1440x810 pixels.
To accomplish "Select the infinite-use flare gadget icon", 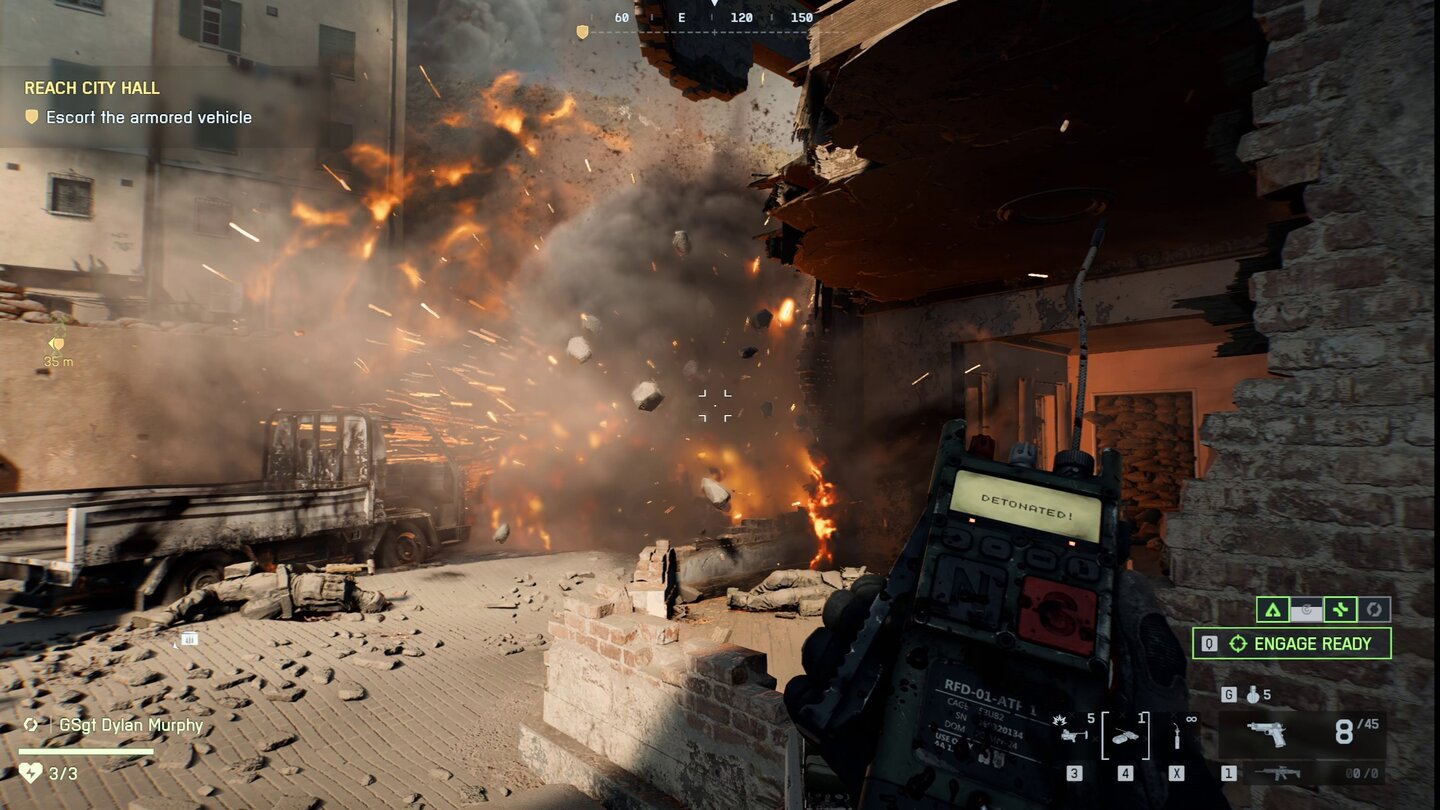I will tap(1177, 735).
